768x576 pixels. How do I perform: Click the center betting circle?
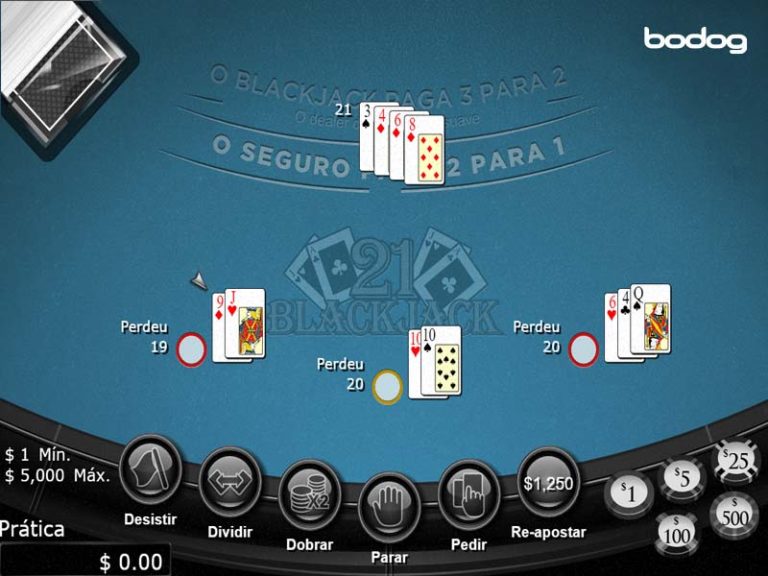click(x=389, y=385)
